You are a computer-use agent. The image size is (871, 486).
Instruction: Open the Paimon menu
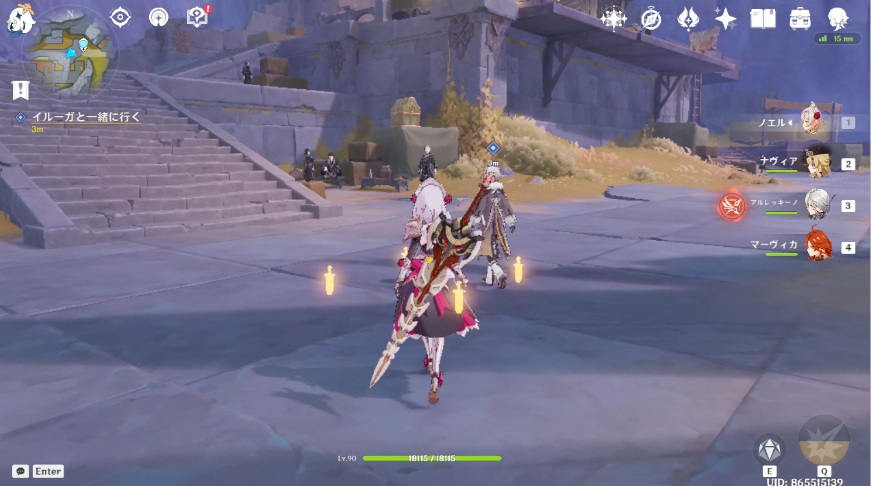pyautogui.click(x=18, y=18)
